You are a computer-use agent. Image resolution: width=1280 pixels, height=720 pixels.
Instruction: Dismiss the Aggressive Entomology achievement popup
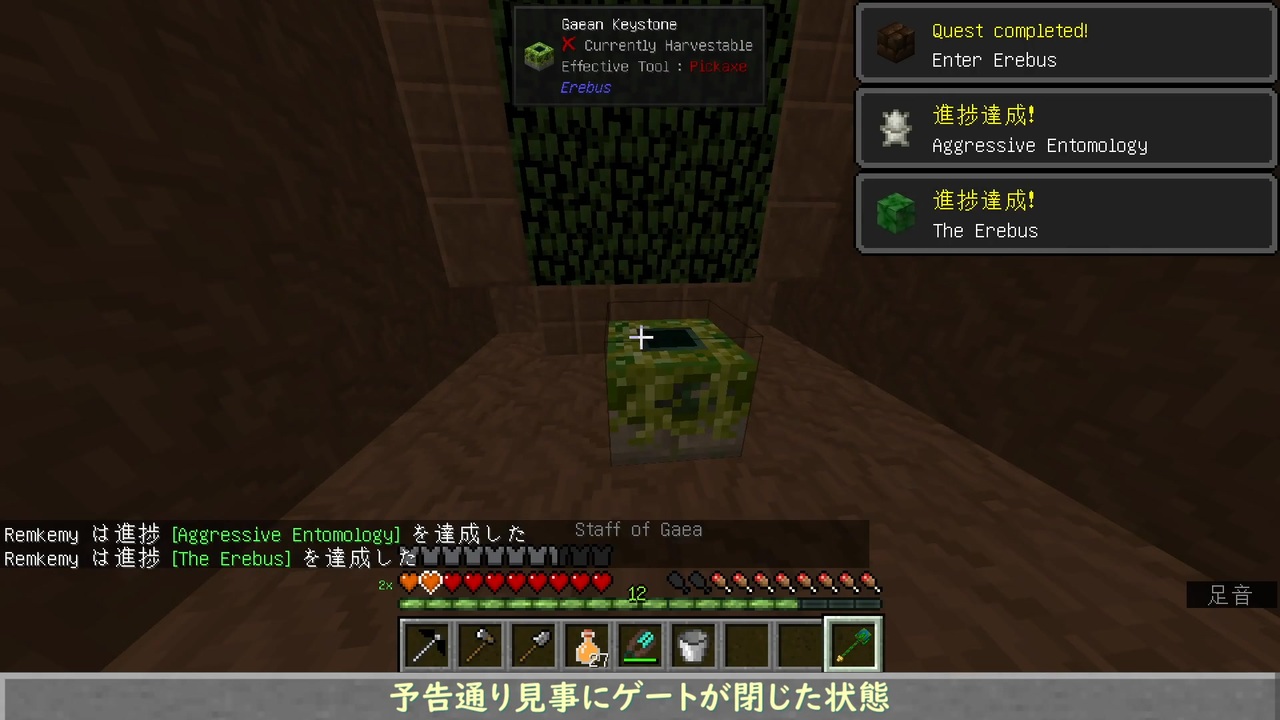point(1065,128)
